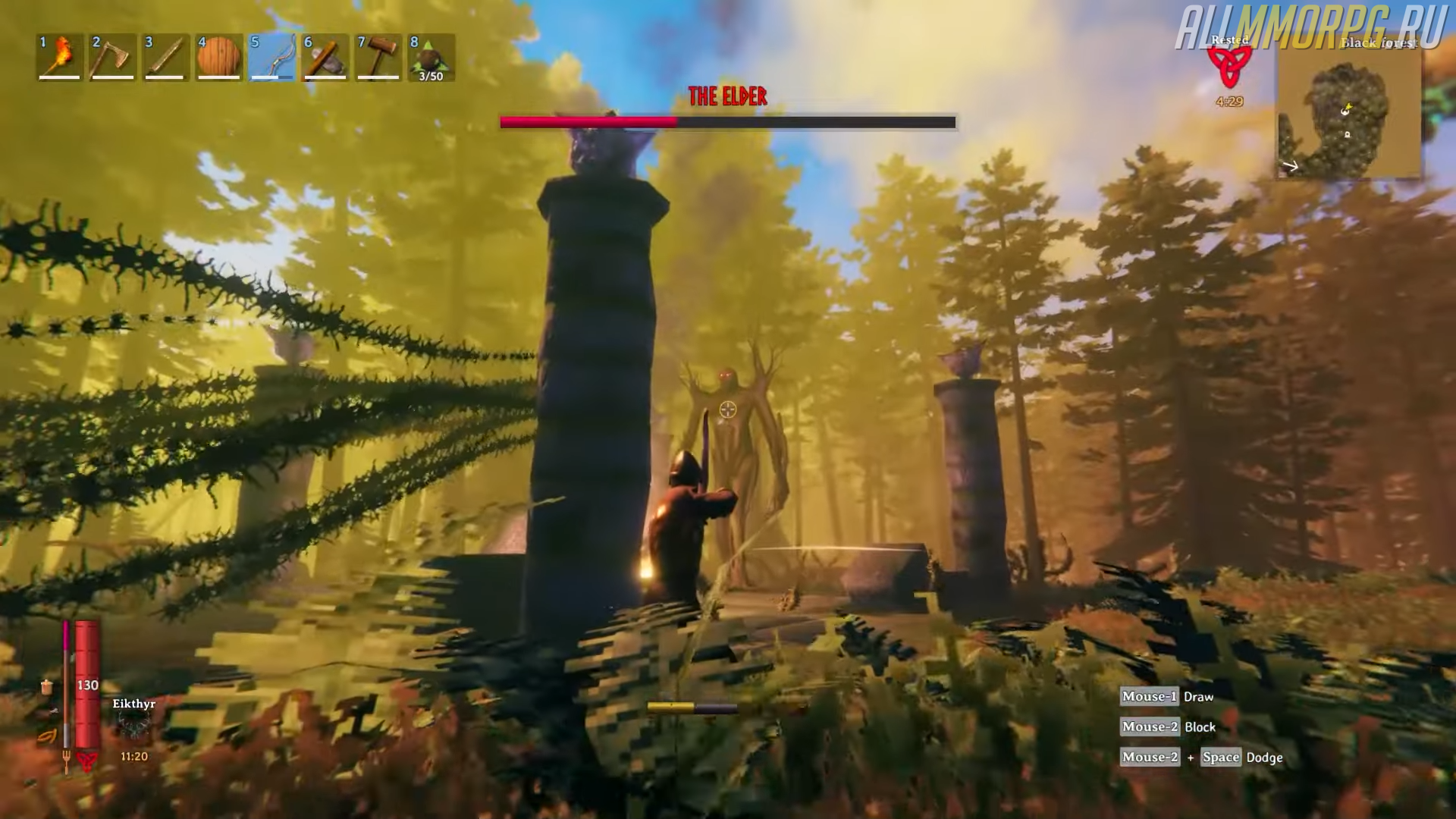Click the Black forest minimap
The image size is (1456, 819).
(x=1349, y=114)
